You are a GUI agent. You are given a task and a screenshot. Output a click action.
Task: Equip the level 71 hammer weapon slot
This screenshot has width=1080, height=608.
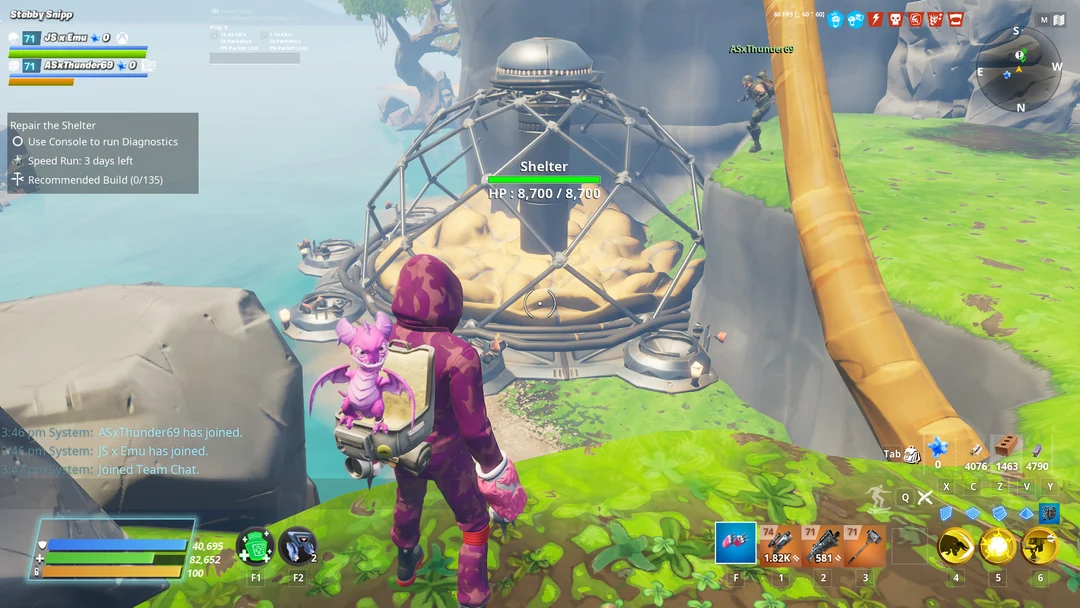point(865,545)
